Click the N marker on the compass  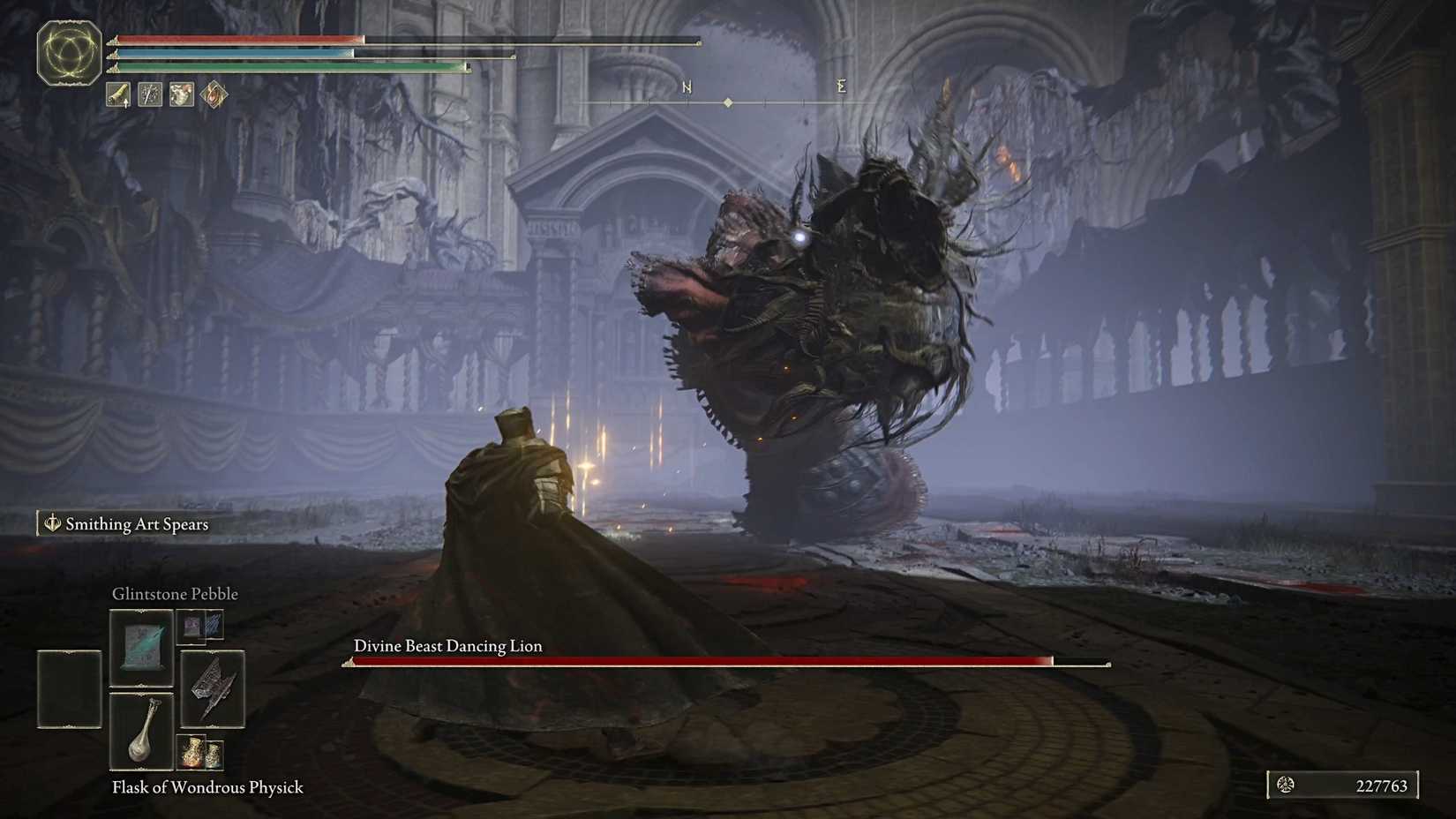tap(686, 86)
